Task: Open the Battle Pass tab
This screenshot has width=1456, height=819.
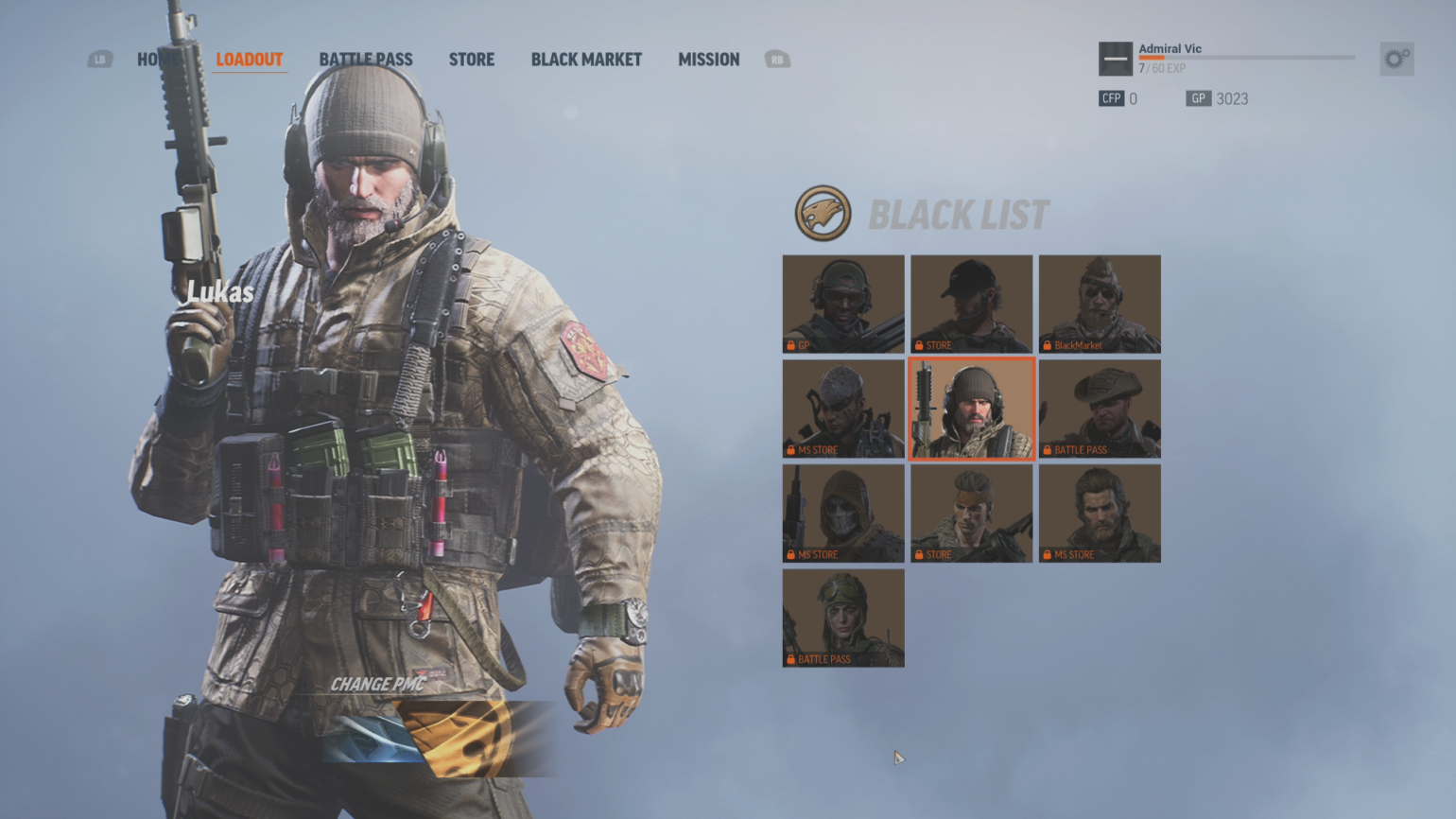Action: click(x=365, y=60)
